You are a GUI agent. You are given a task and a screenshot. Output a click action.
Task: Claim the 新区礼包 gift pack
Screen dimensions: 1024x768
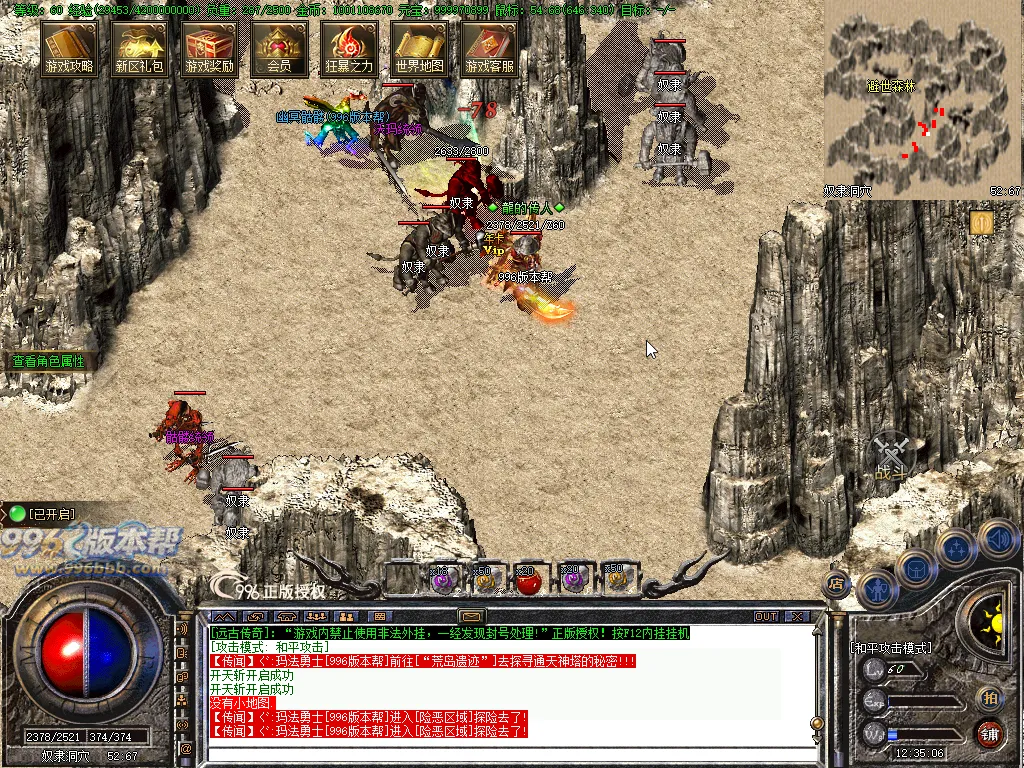[x=139, y=48]
